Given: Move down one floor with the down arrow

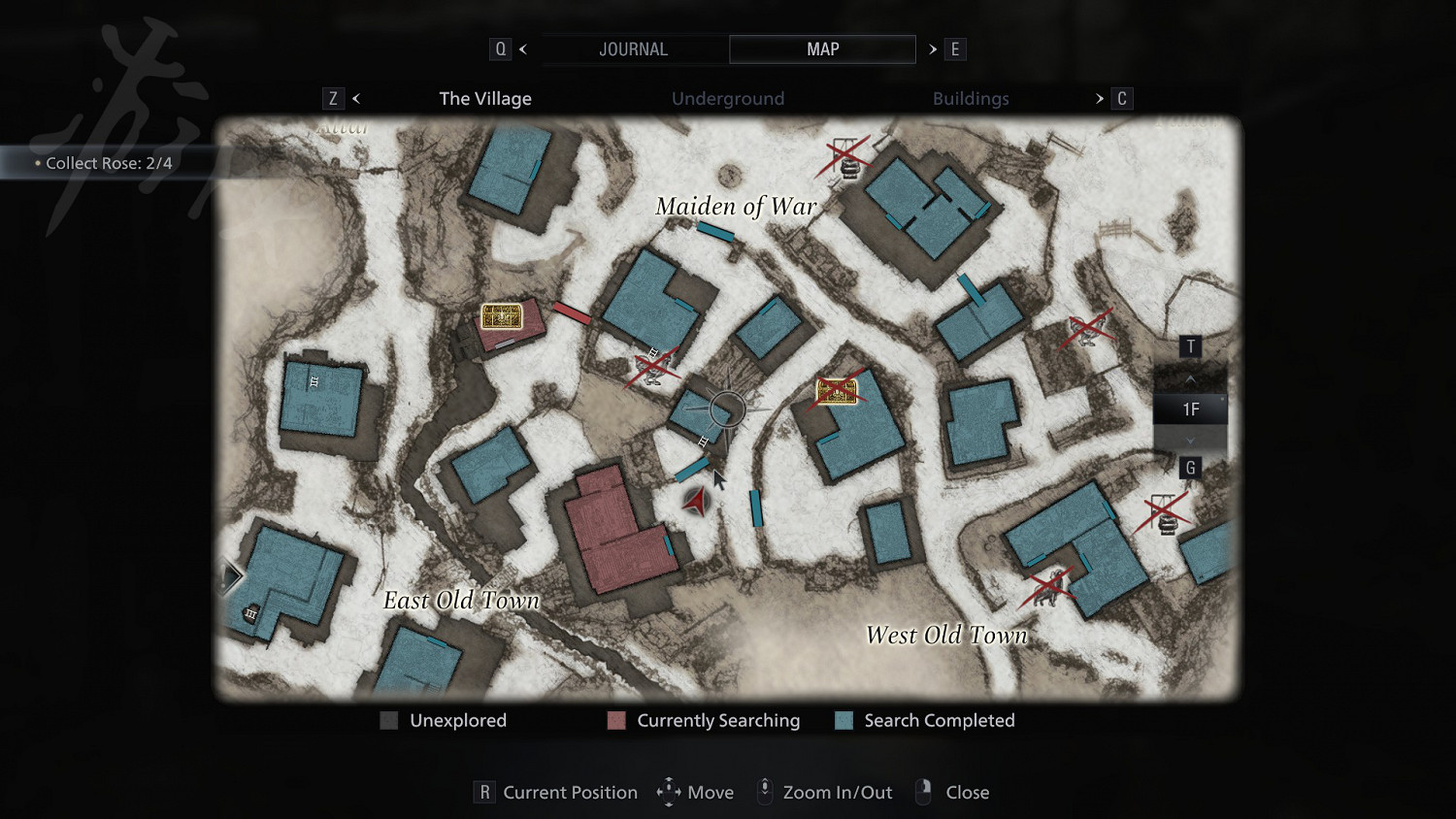Looking at the screenshot, I should [x=1190, y=441].
